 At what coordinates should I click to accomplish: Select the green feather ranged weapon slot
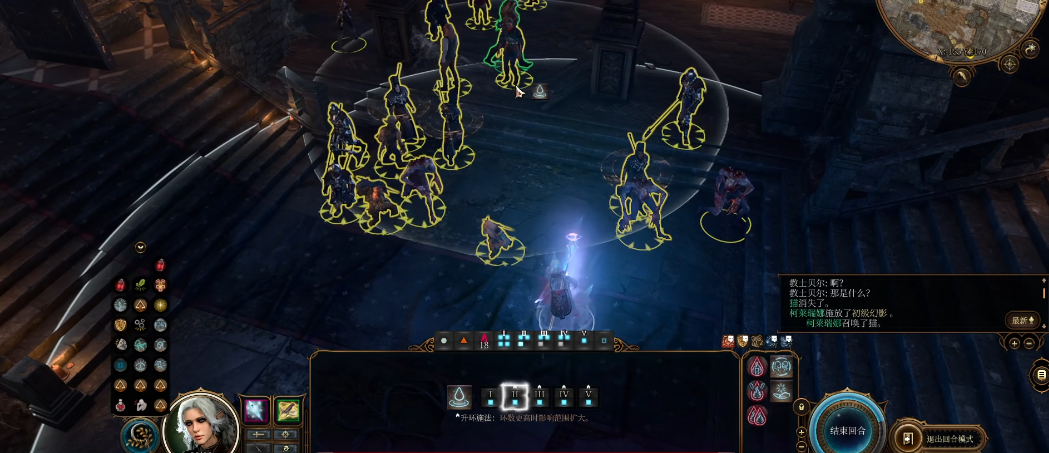[x=289, y=410]
